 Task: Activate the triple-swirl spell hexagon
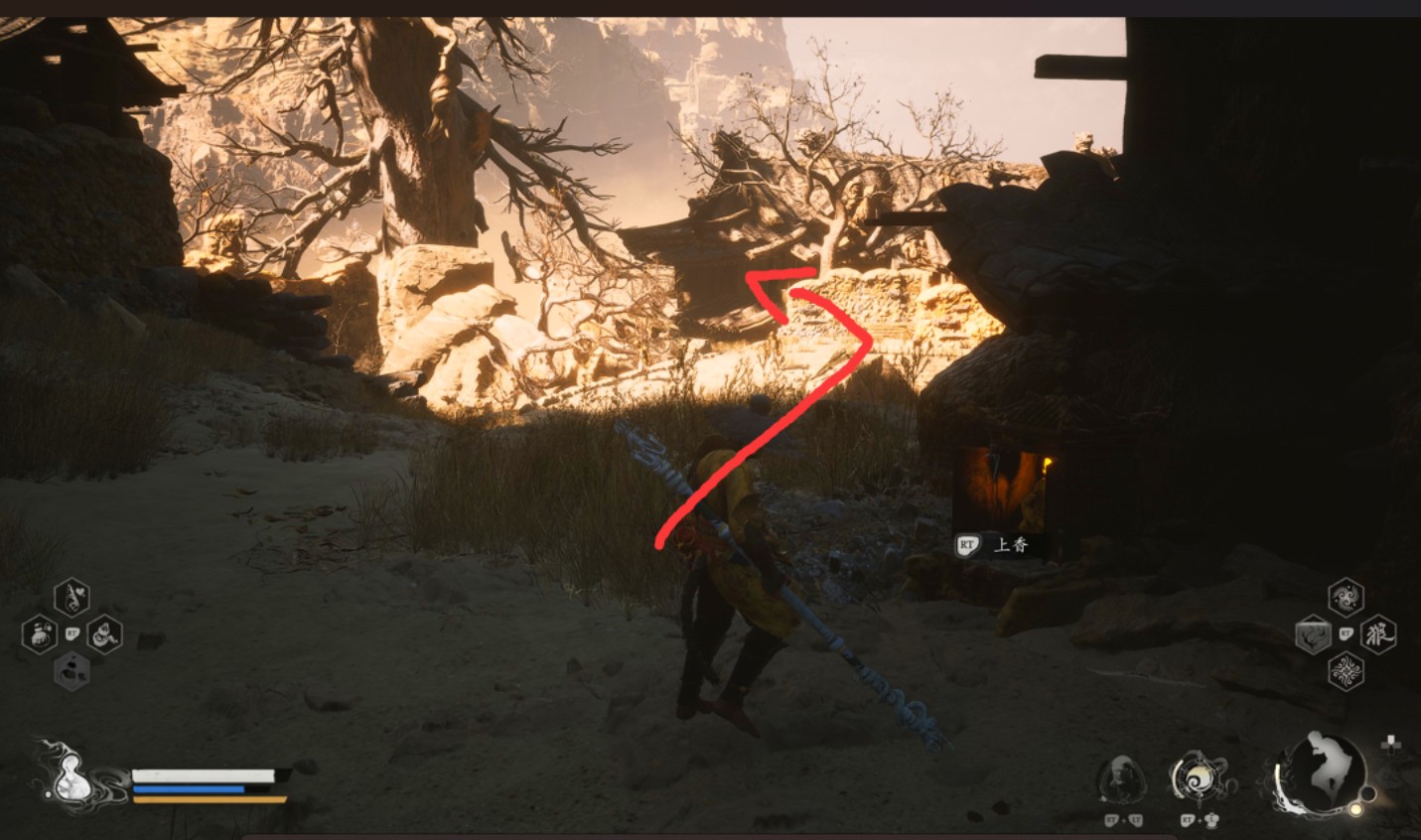(x=1346, y=597)
